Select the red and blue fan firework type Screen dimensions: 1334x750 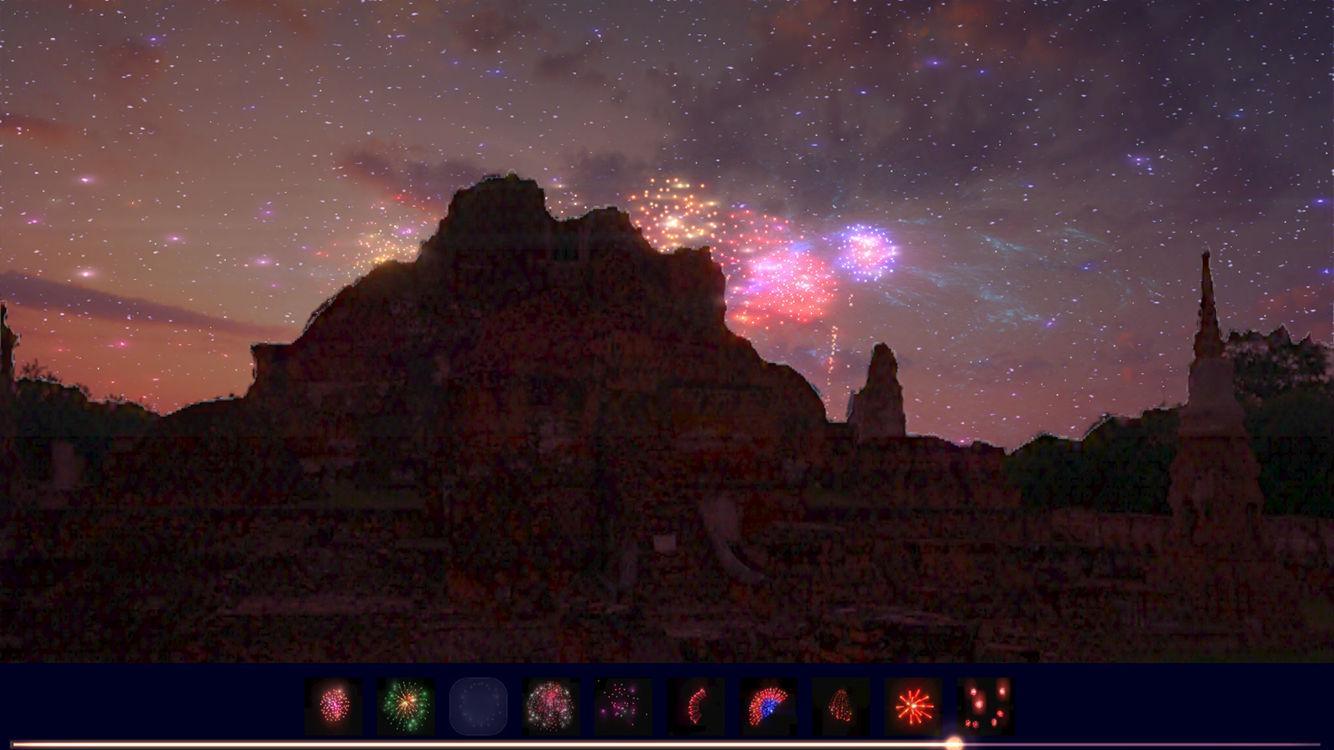pos(766,705)
